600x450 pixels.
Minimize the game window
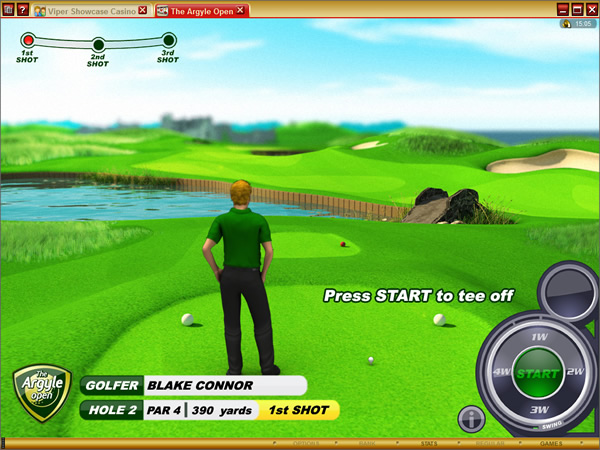coord(563,9)
